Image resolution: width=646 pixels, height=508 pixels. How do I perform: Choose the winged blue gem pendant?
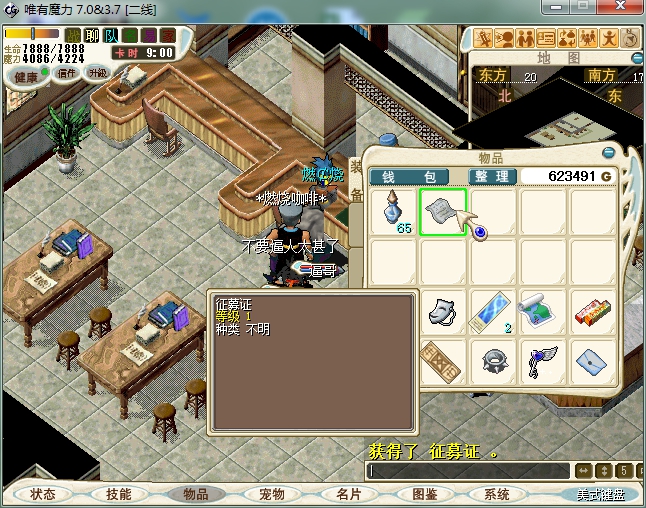tap(543, 362)
